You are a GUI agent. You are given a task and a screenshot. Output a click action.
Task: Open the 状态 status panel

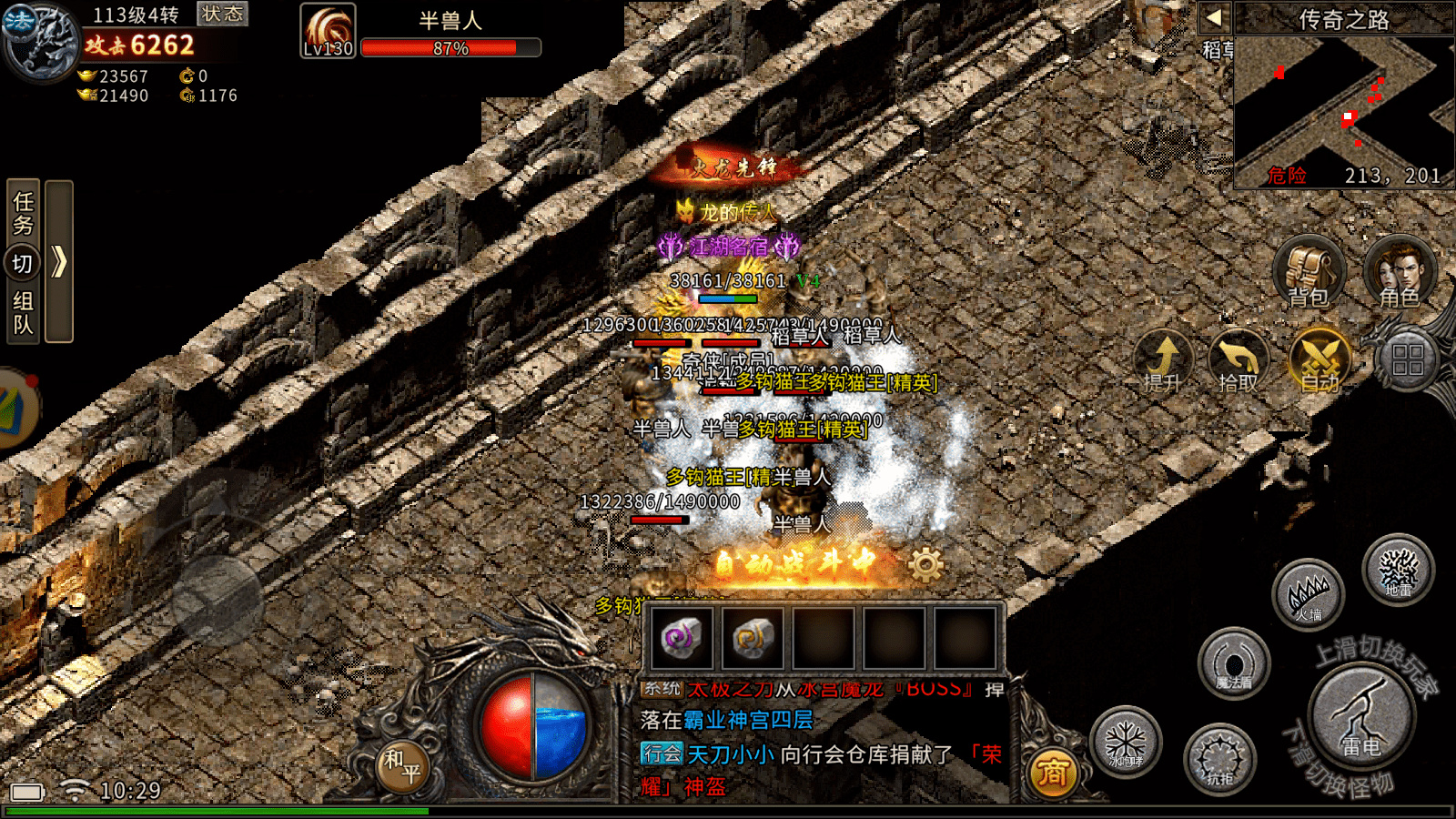pos(222,14)
